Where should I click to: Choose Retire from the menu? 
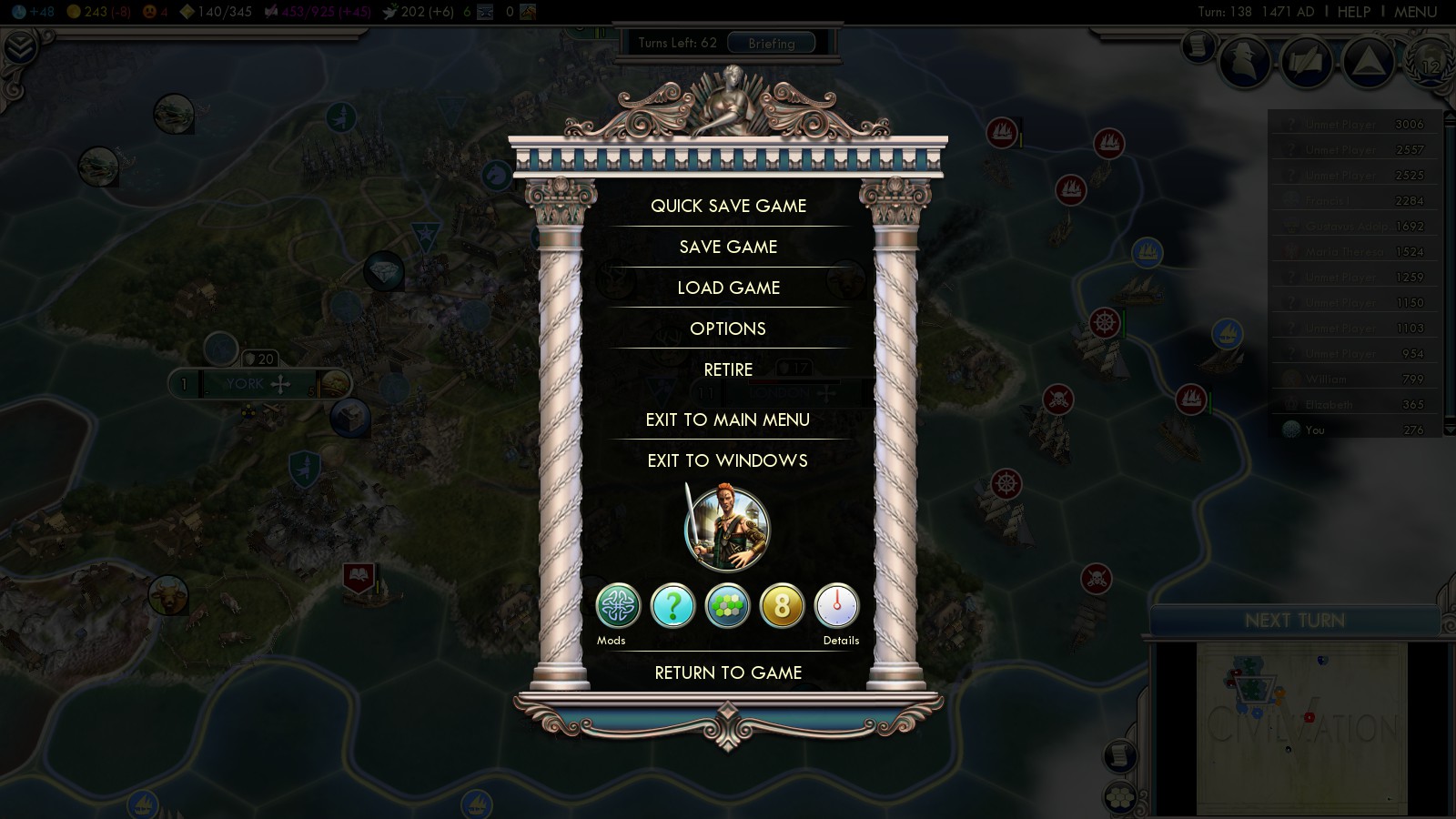[728, 369]
